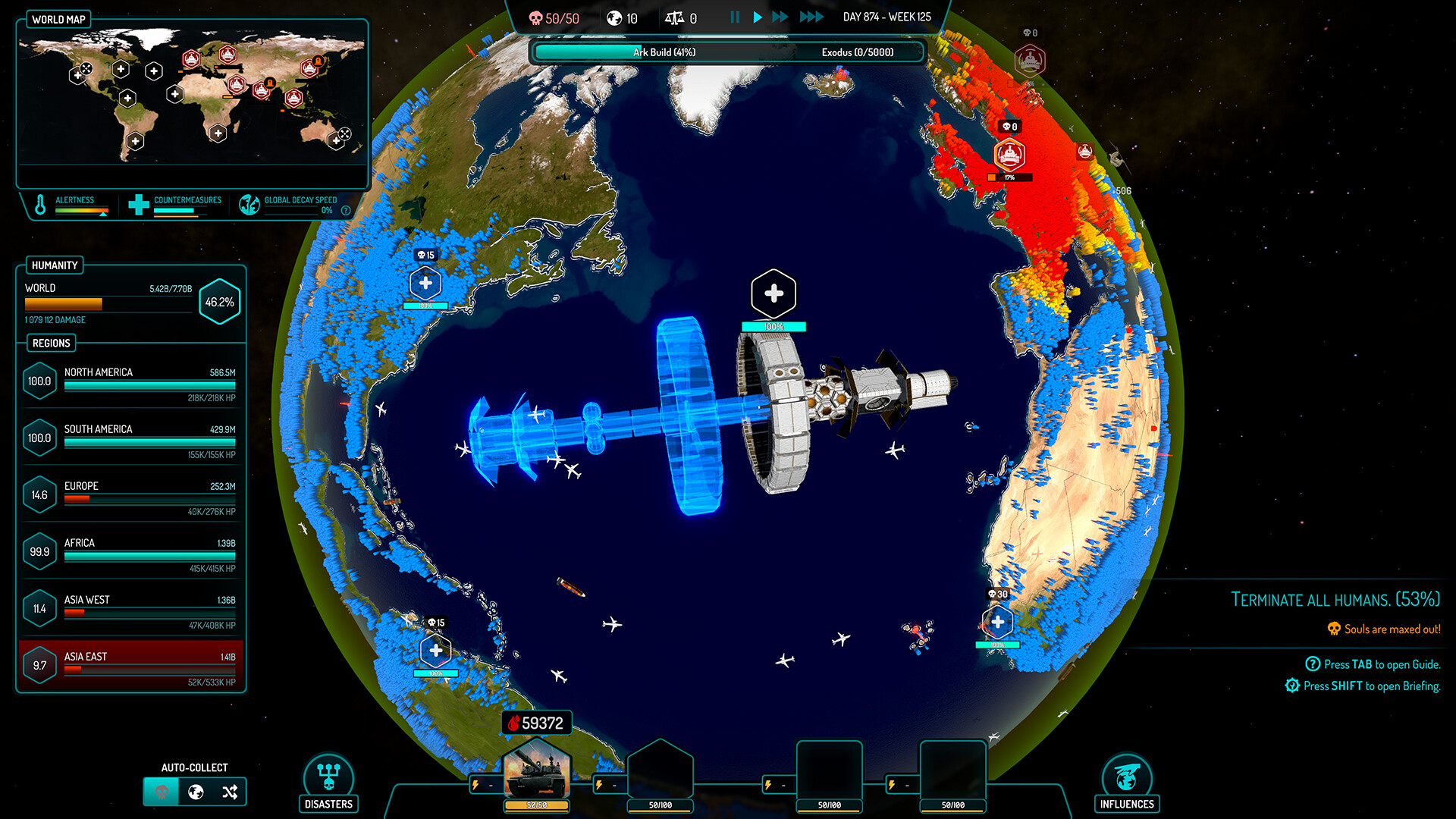1456x819 pixels.
Task: Open the Influences panel
Action: click(x=1127, y=783)
